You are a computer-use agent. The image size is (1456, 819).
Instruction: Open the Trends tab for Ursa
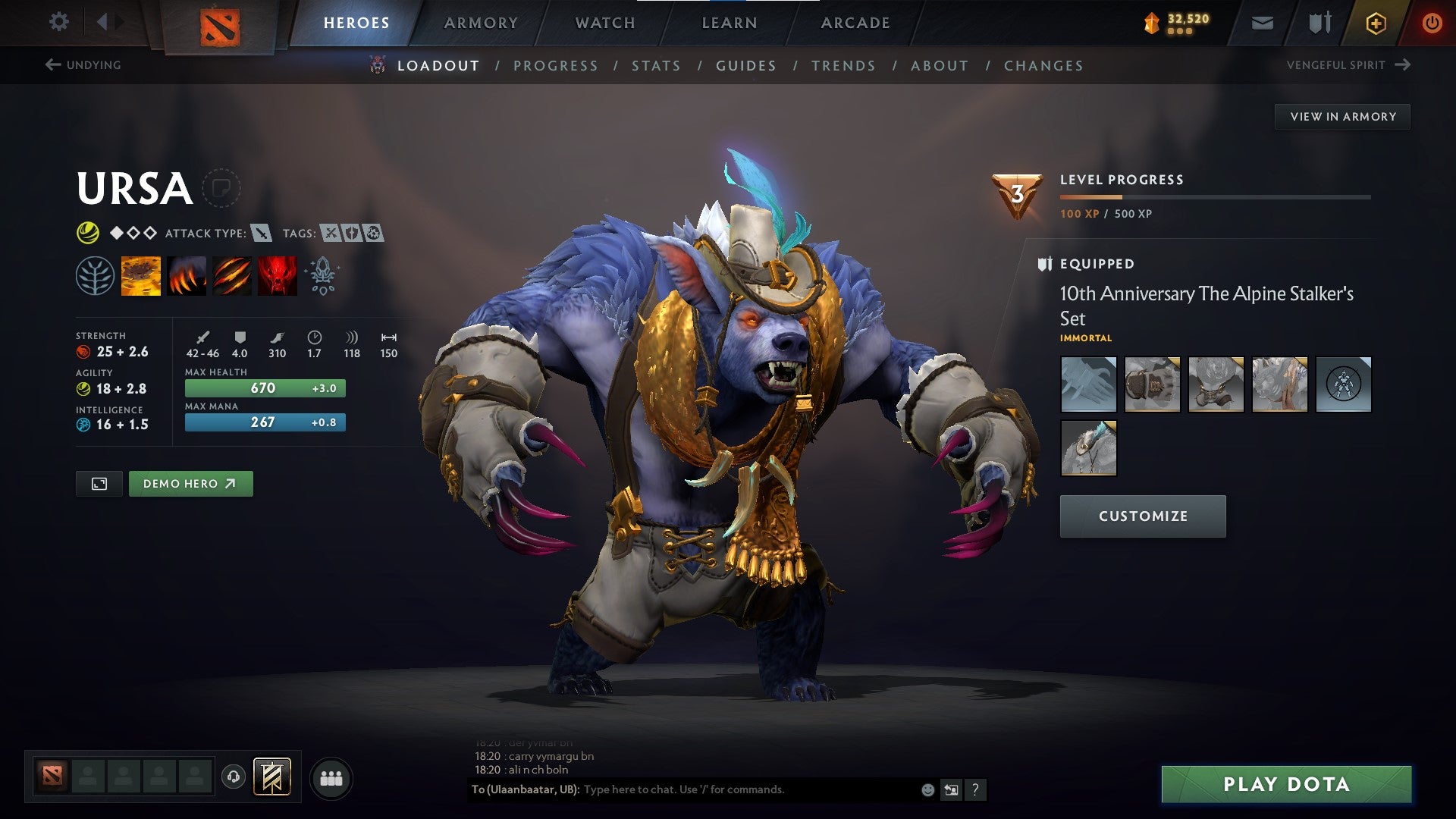[x=843, y=66]
